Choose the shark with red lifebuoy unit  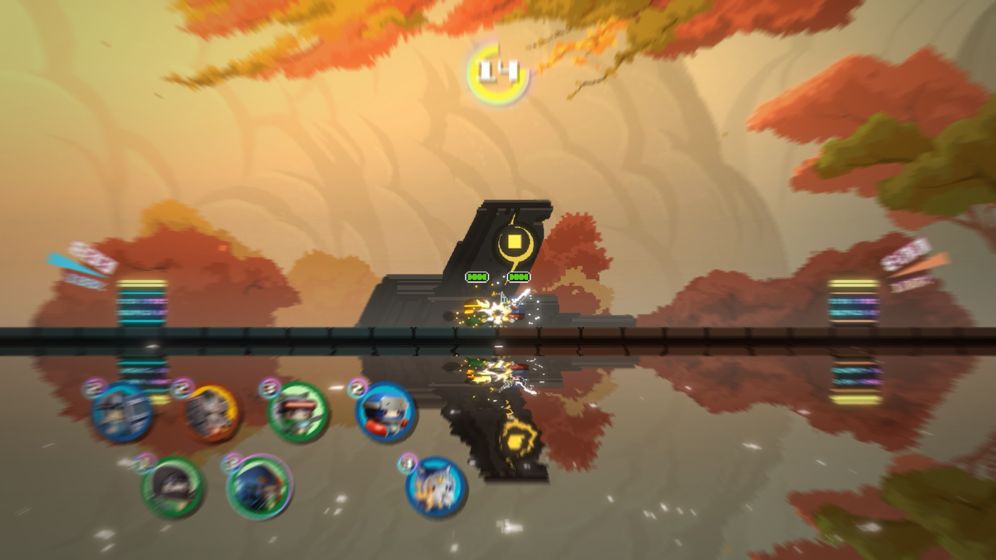click(x=386, y=411)
